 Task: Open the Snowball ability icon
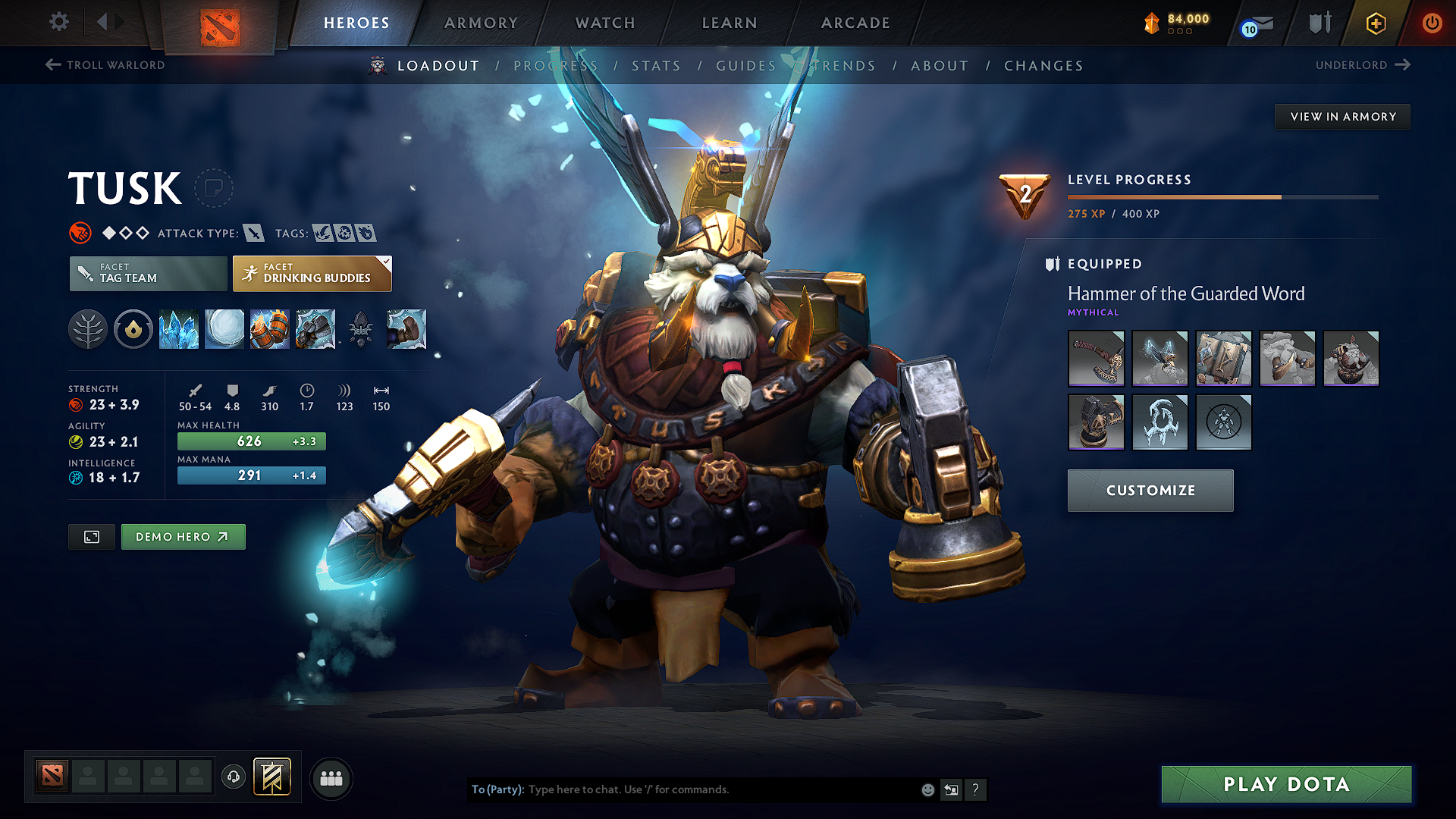pyautogui.click(x=224, y=329)
